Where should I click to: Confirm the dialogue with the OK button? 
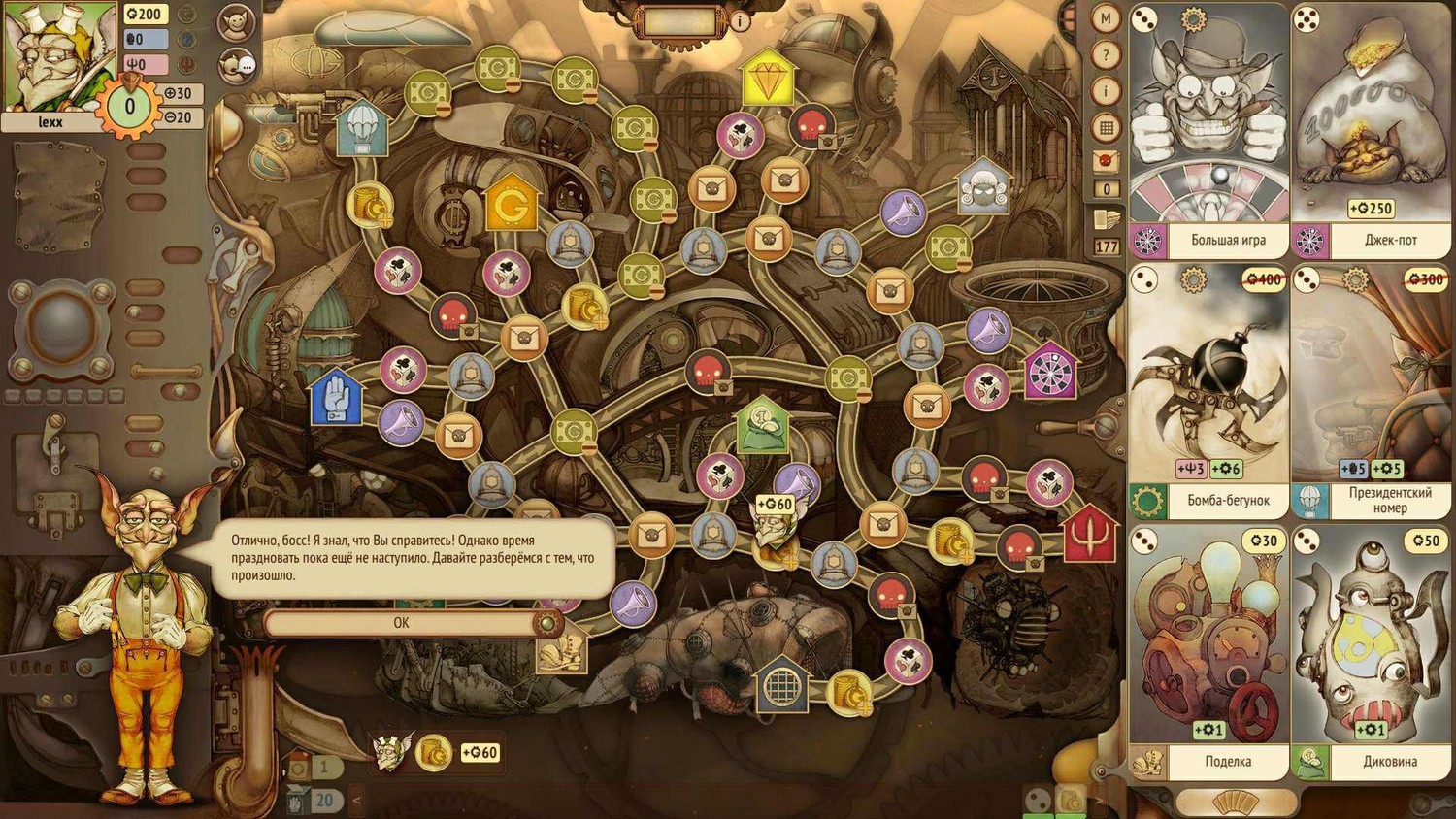click(x=401, y=623)
